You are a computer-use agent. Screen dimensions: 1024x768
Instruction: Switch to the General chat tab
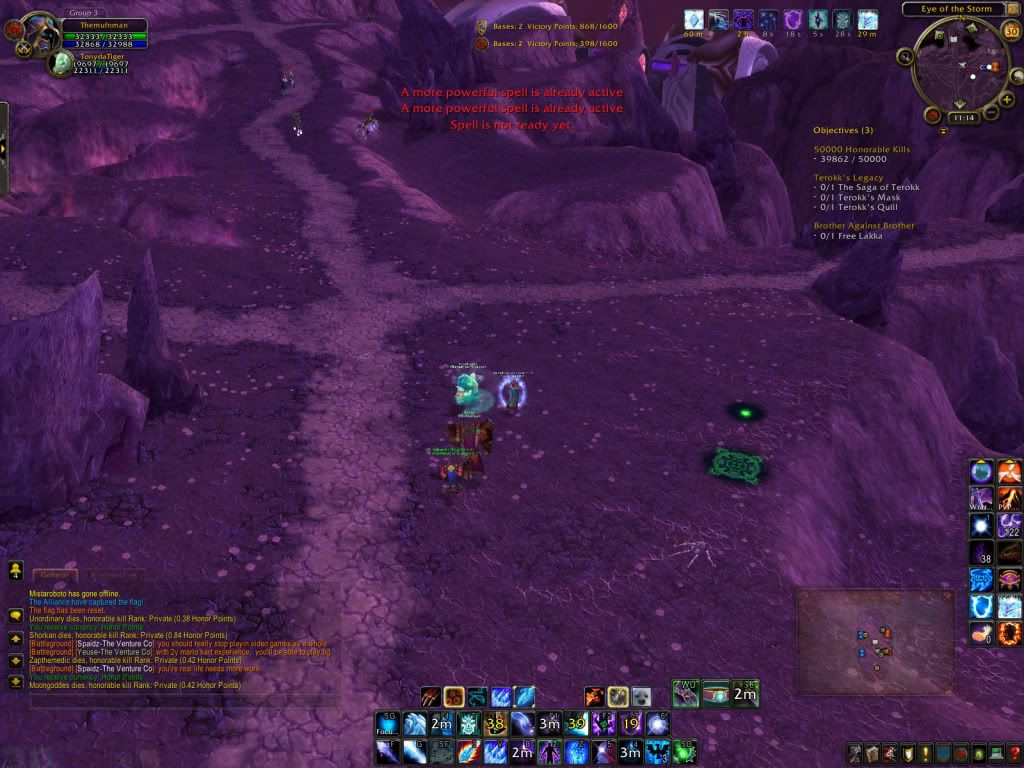point(54,575)
